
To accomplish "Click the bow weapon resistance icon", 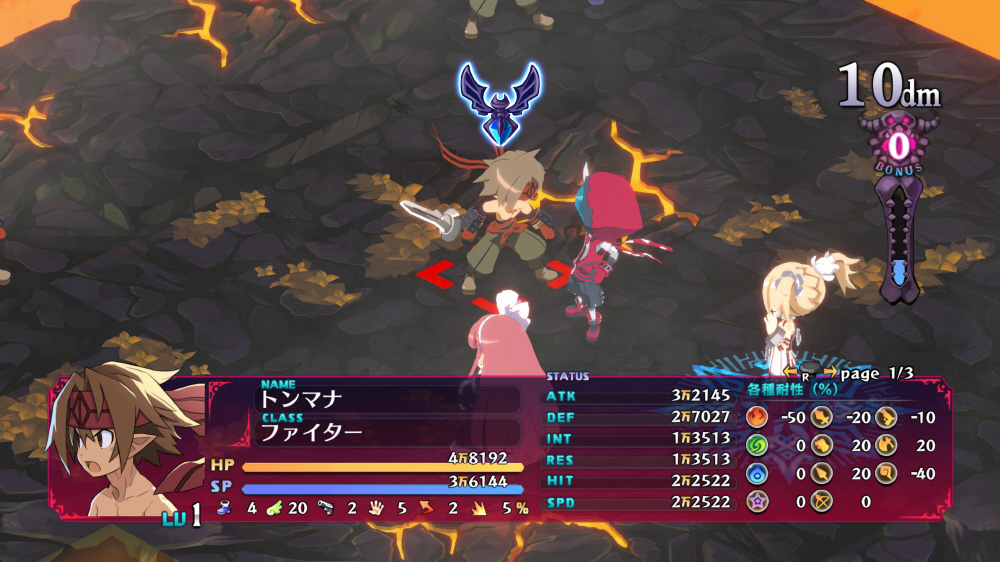I will click(x=822, y=501).
